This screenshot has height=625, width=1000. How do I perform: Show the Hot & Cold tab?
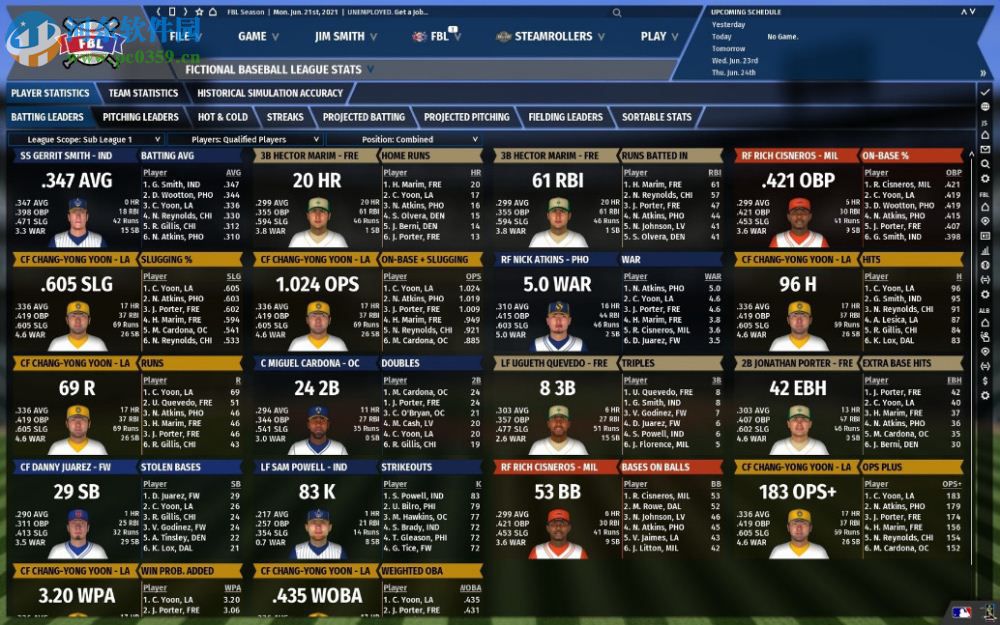(222, 117)
